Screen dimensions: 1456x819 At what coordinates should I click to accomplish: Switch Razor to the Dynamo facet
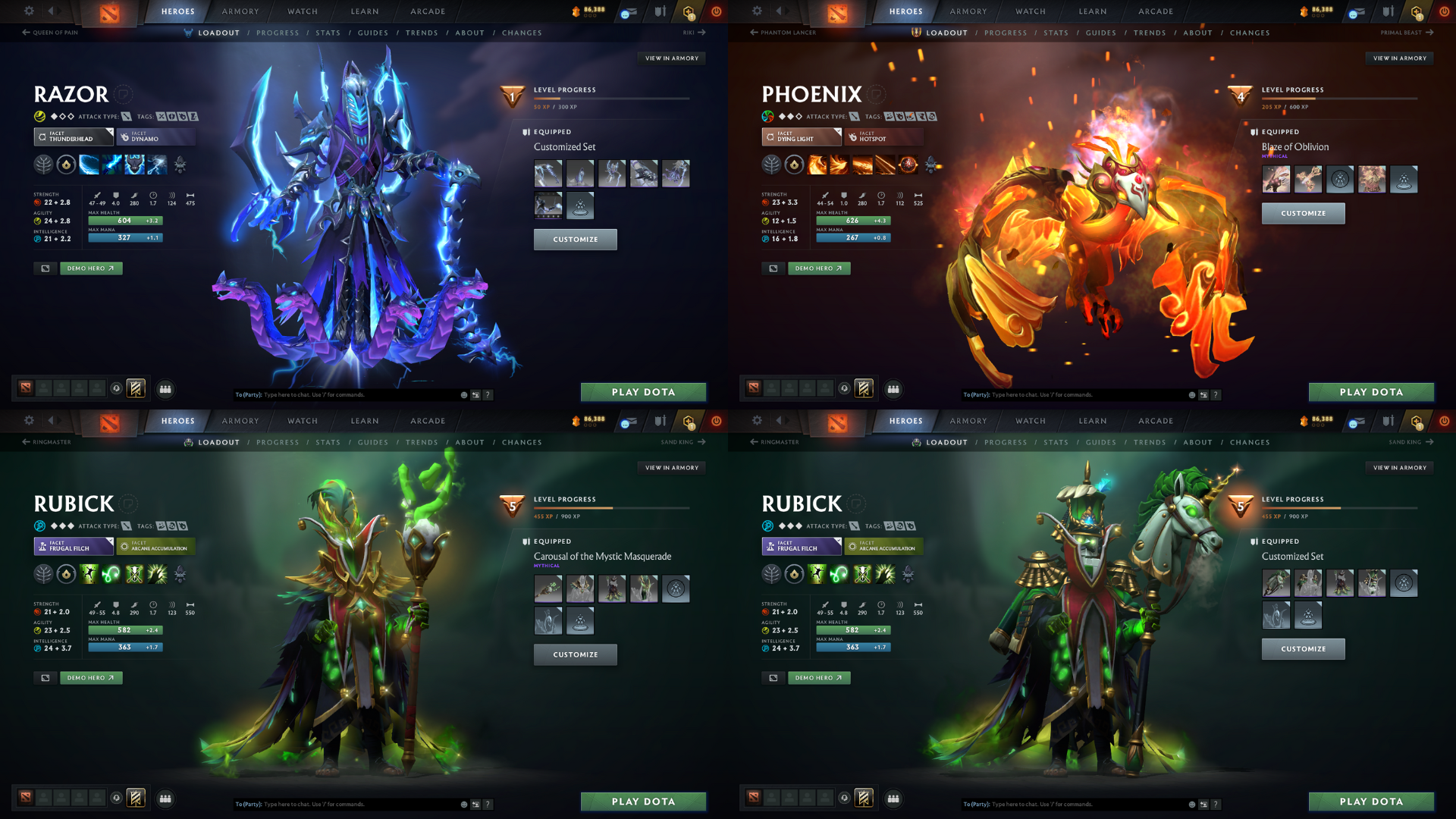click(x=155, y=137)
